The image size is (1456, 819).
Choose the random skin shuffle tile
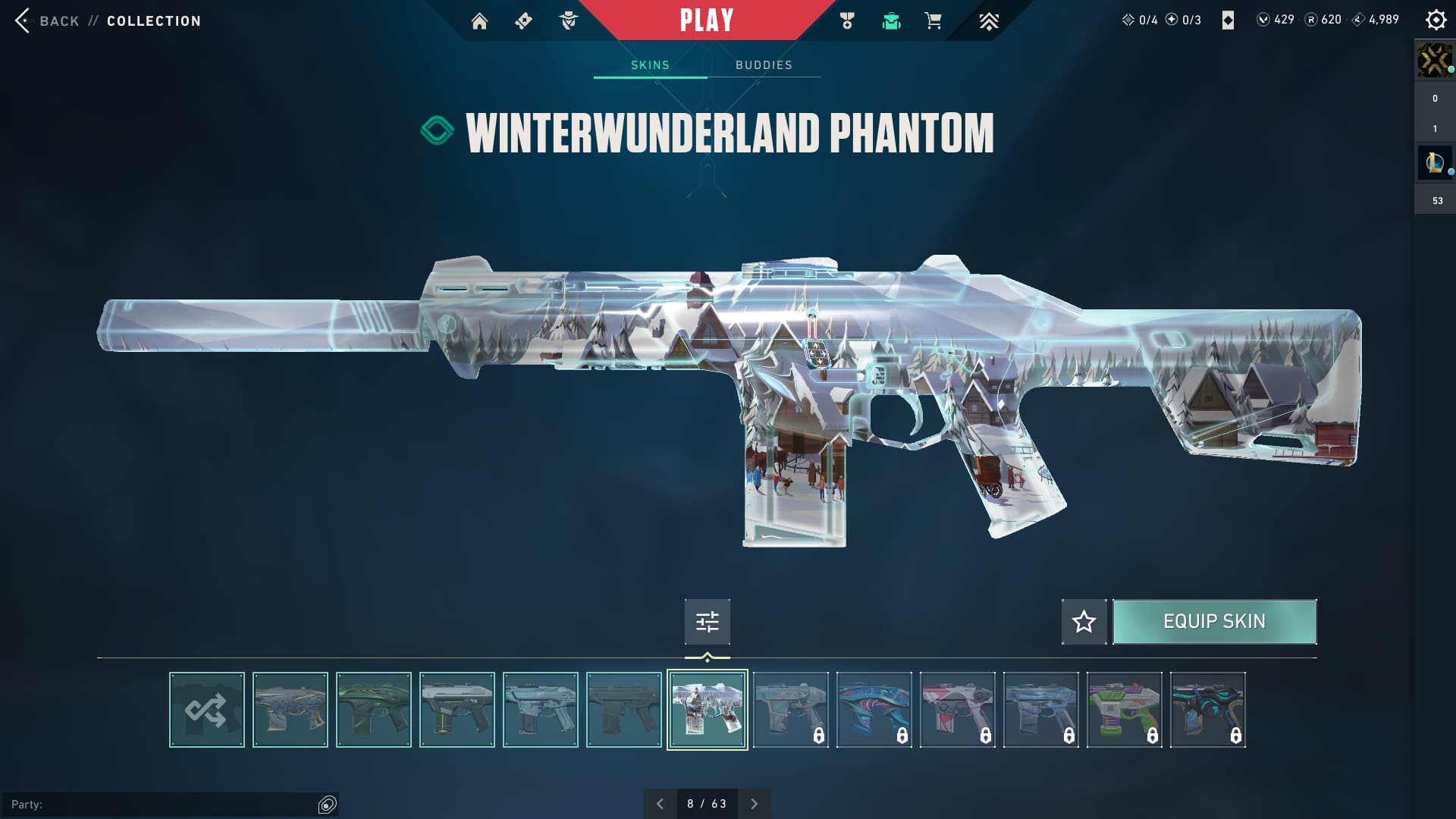pos(207,710)
